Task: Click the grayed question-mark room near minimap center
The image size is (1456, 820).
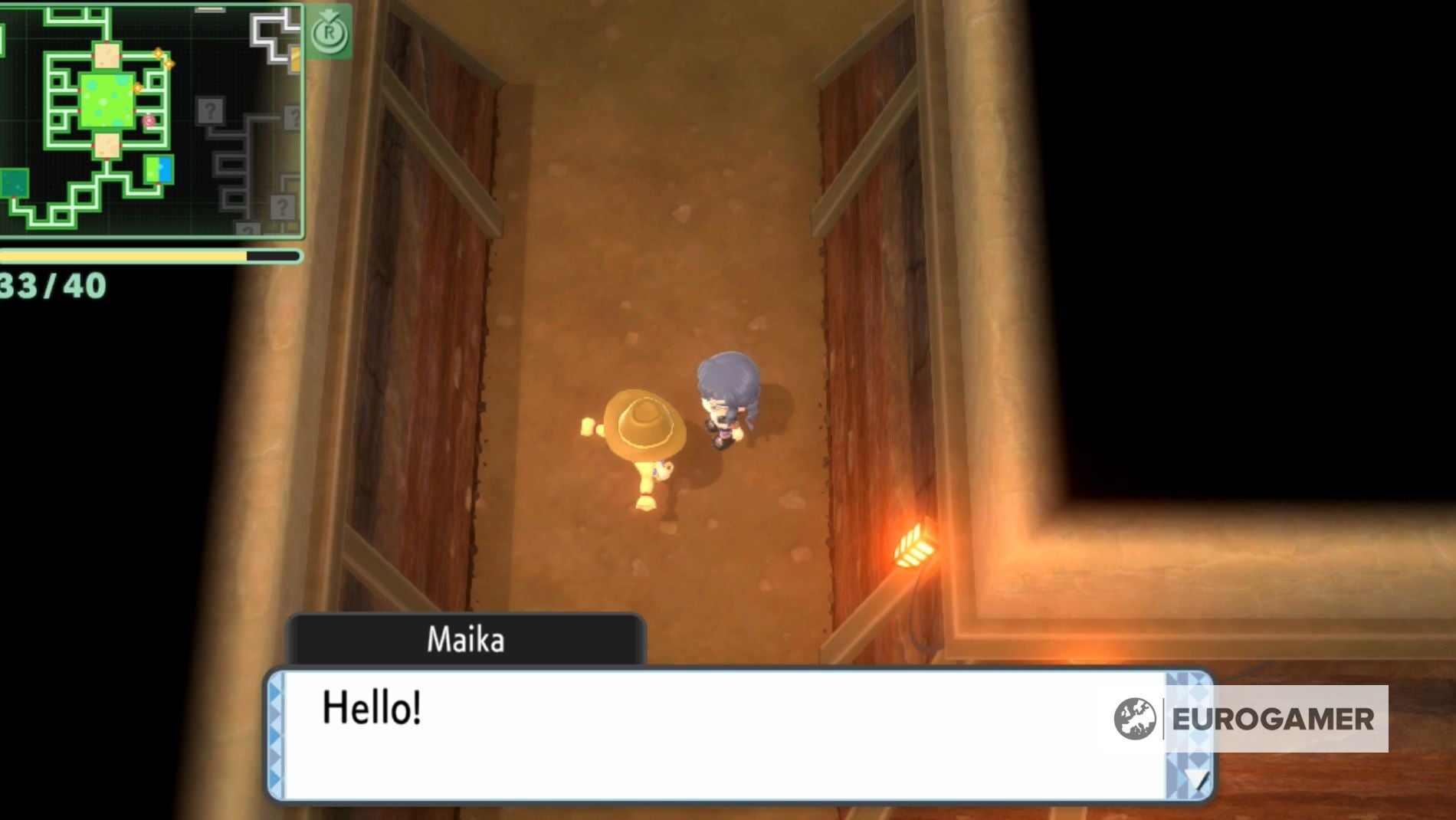Action: pyautogui.click(x=211, y=110)
